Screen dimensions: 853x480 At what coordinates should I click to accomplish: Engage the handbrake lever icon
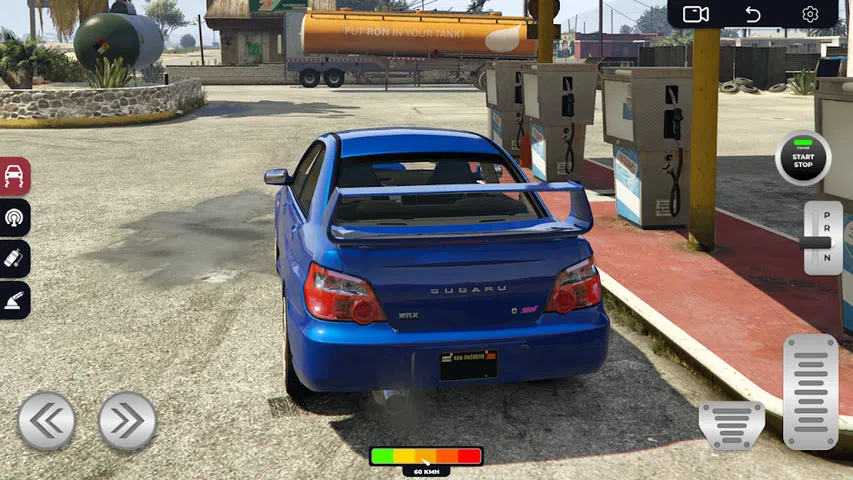click(15, 299)
